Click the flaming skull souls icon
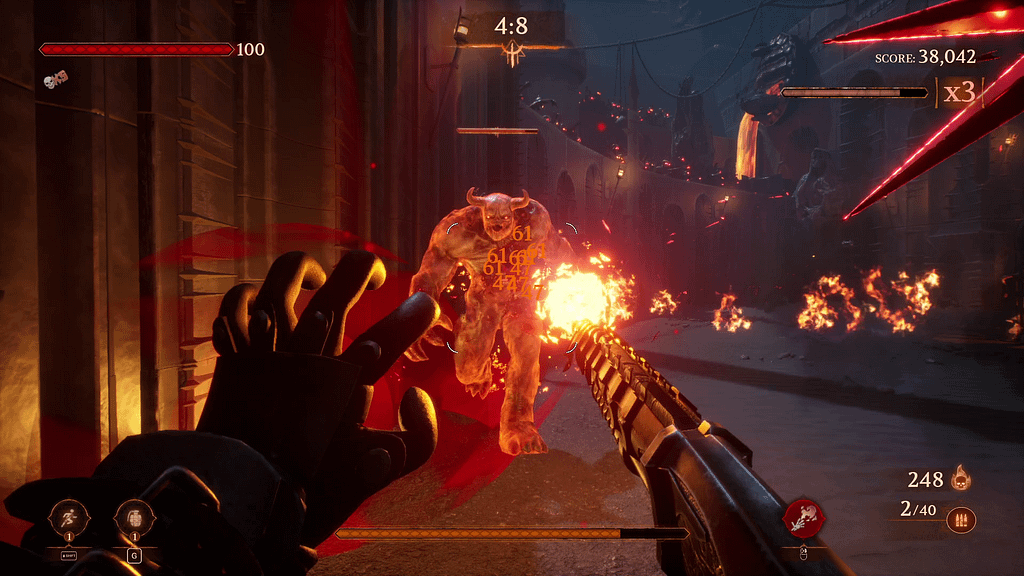 click(962, 479)
